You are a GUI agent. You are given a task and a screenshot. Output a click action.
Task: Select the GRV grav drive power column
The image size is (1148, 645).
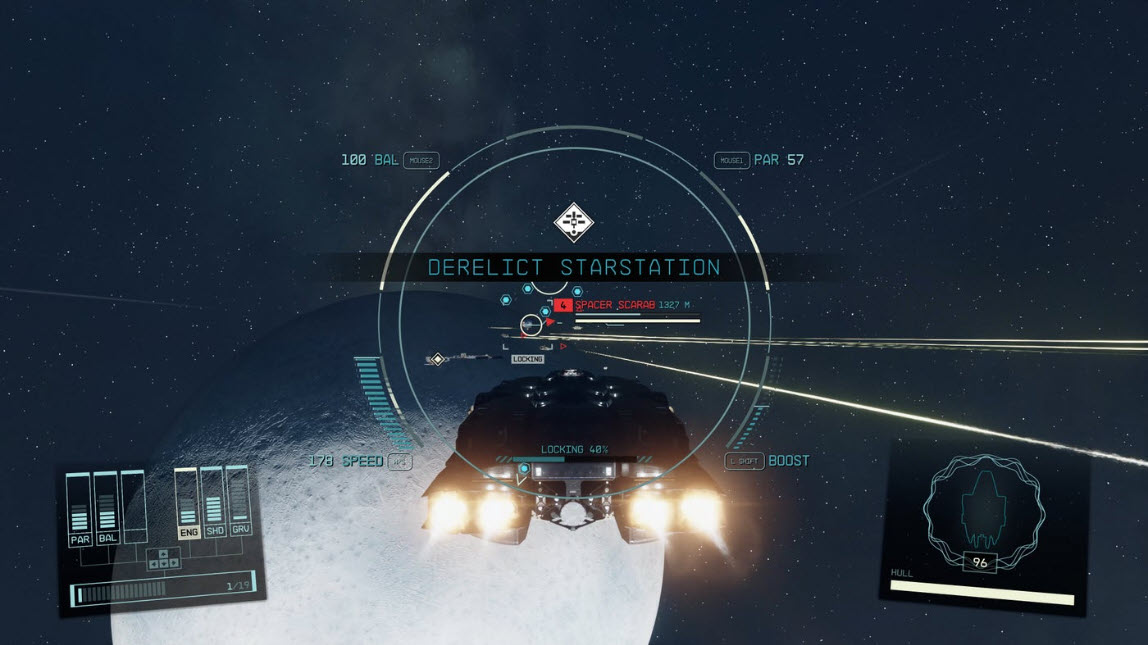coord(238,503)
